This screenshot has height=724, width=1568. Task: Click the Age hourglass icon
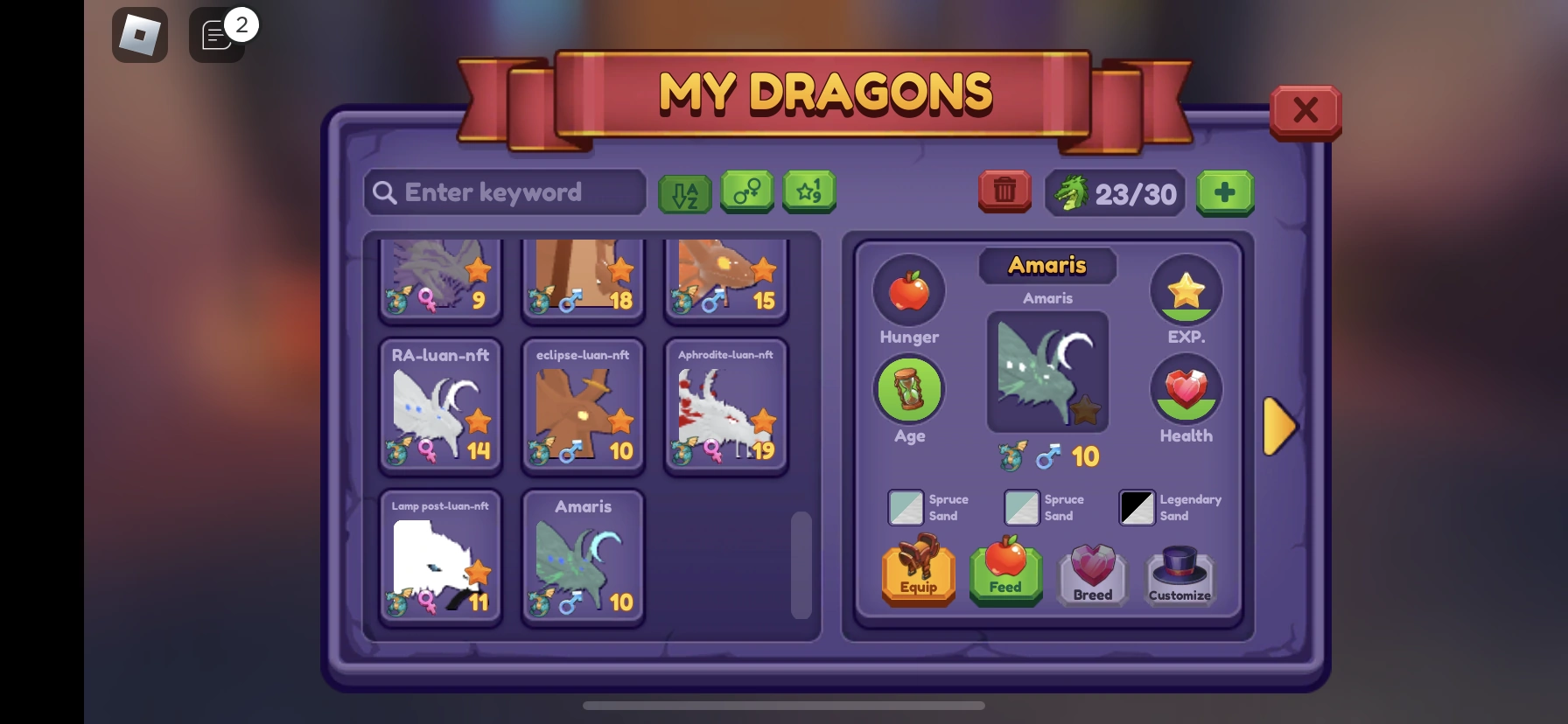point(908,389)
